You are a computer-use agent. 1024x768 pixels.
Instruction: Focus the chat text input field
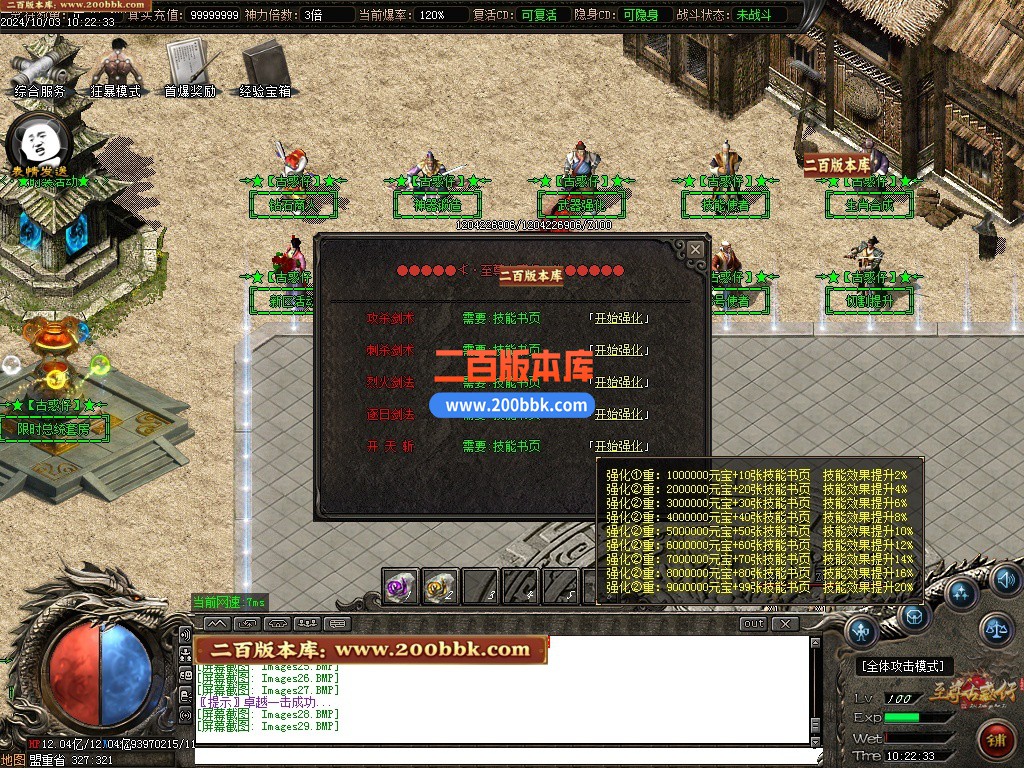(500, 756)
